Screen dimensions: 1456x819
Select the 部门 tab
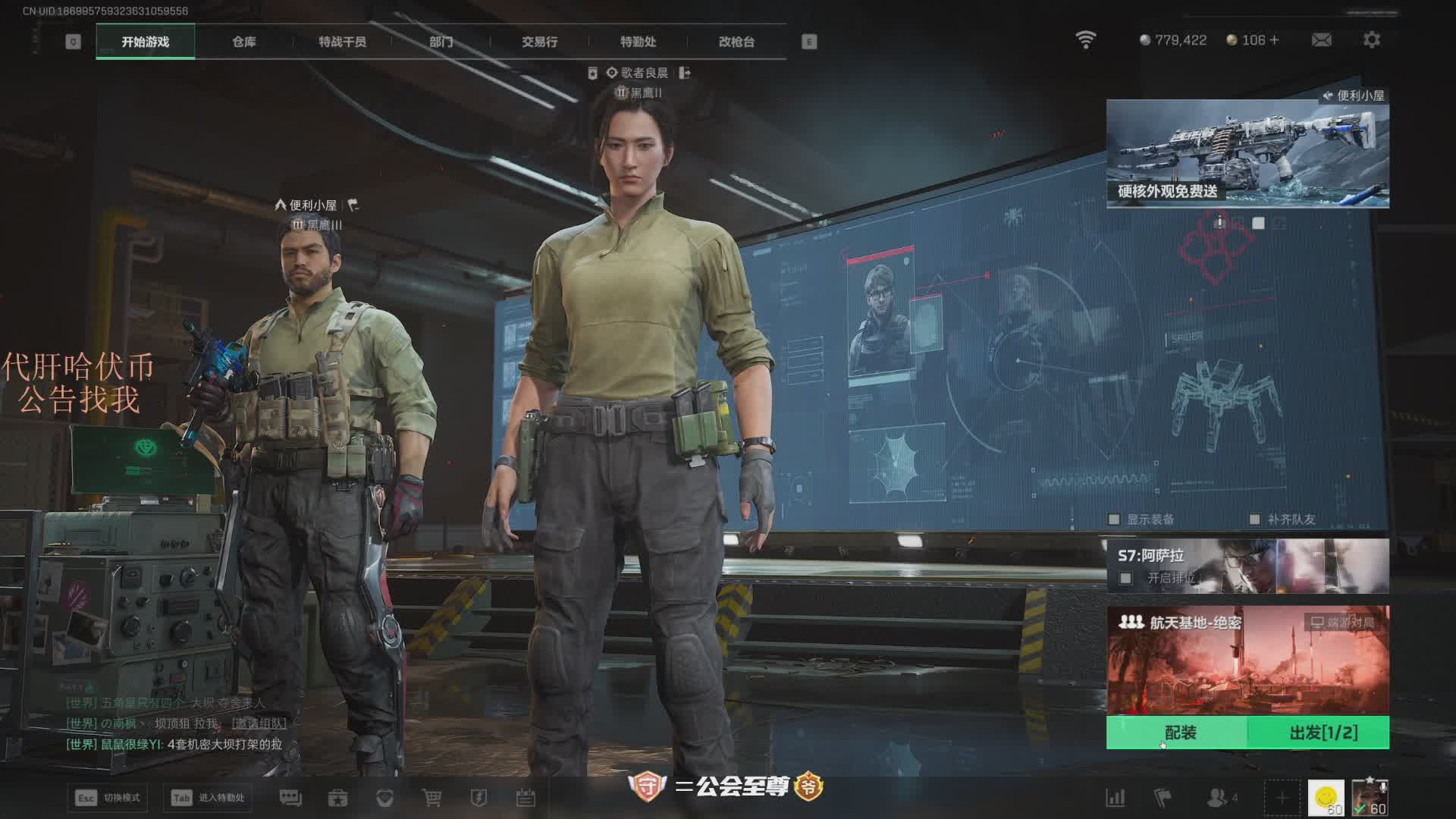point(441,42)
